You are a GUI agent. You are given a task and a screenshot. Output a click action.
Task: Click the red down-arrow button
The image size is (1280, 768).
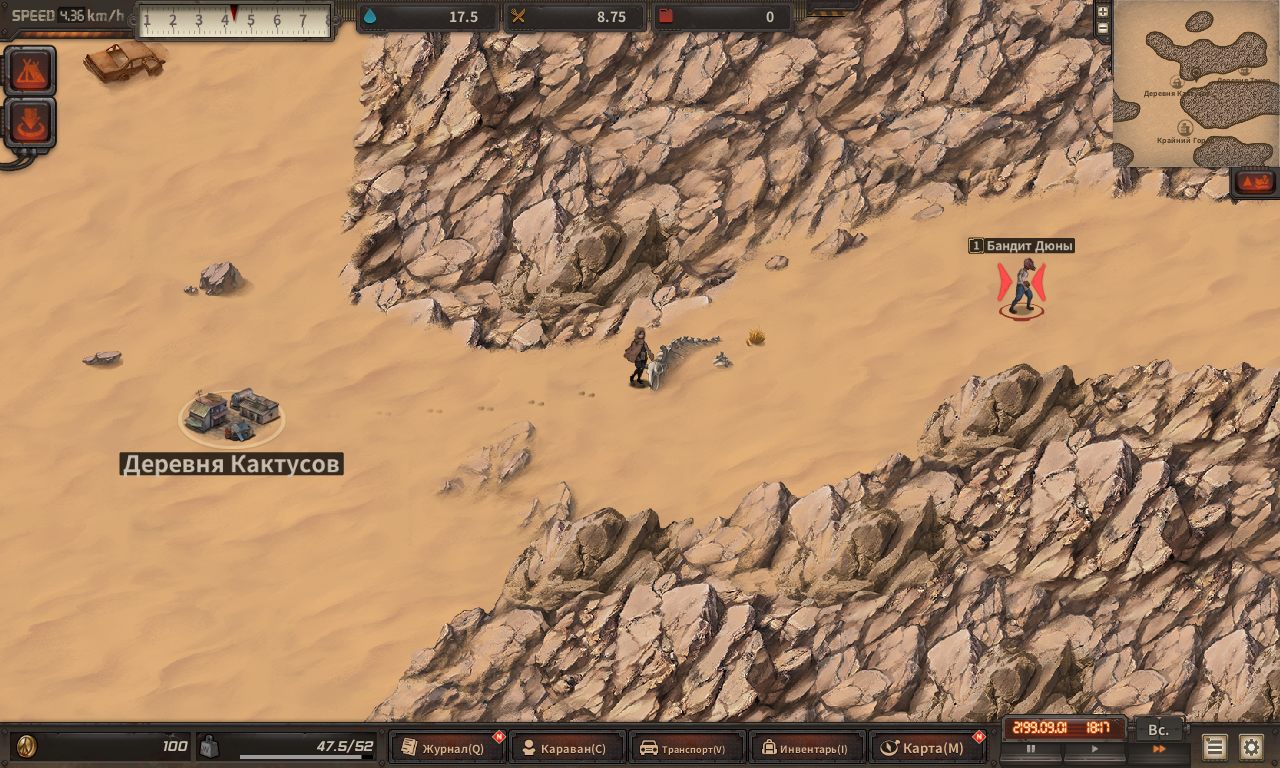coord(30,122)
